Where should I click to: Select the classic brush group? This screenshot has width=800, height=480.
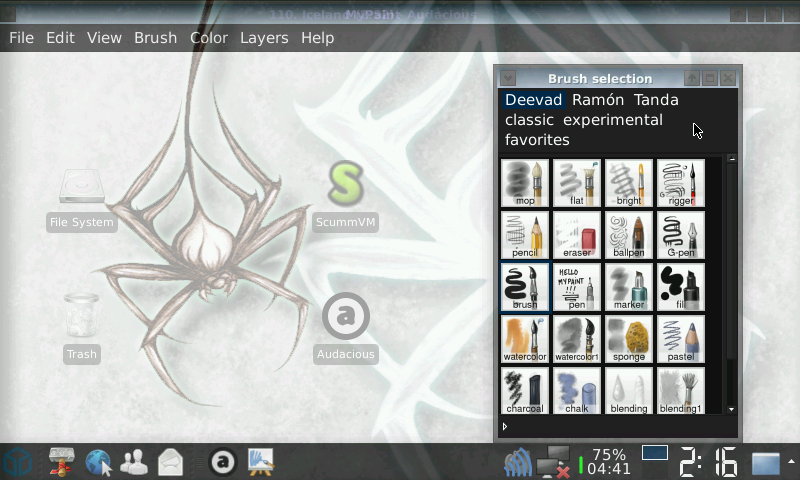(x=529, y=120)
